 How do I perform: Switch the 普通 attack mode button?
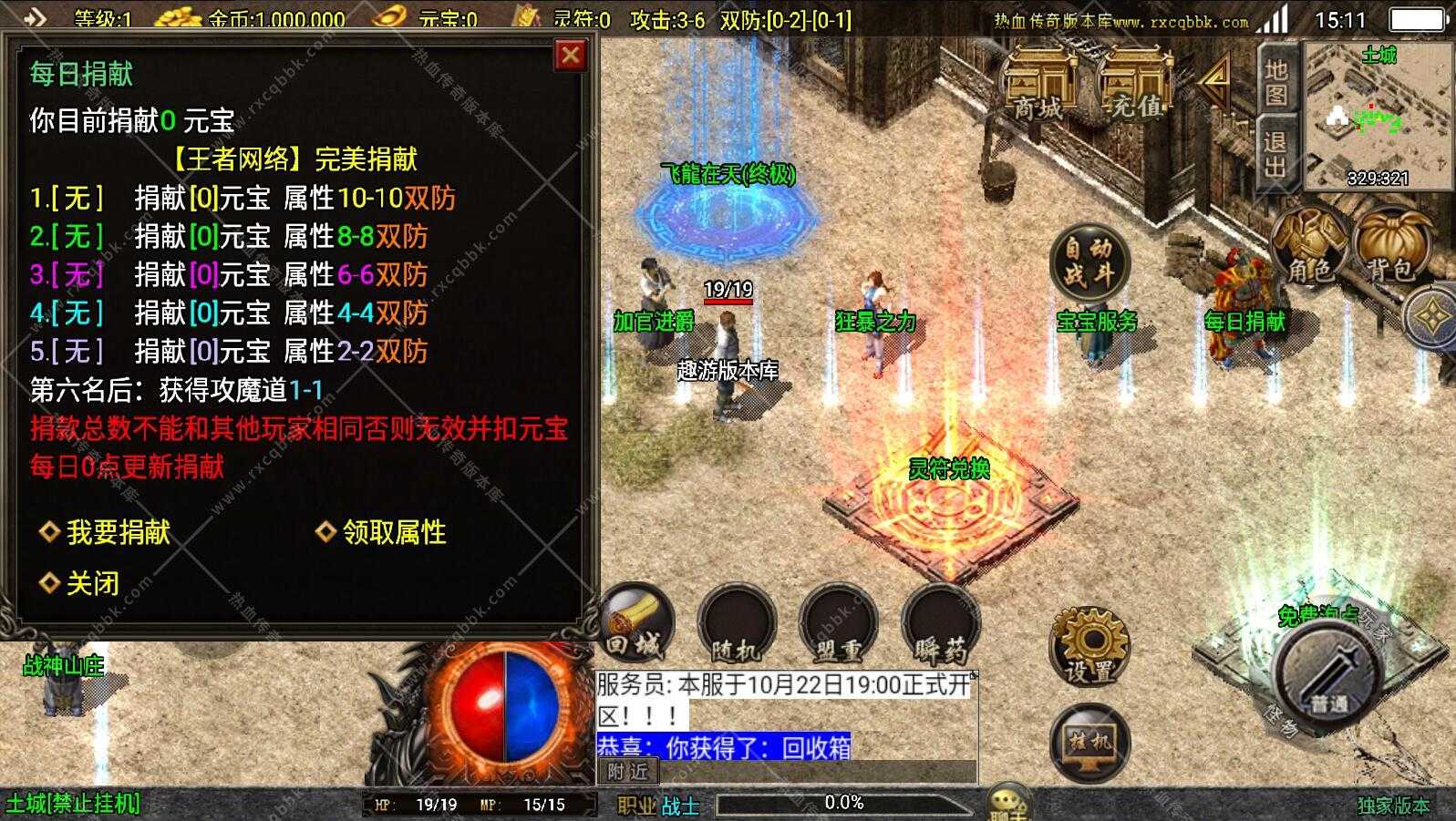(1324, 679)
